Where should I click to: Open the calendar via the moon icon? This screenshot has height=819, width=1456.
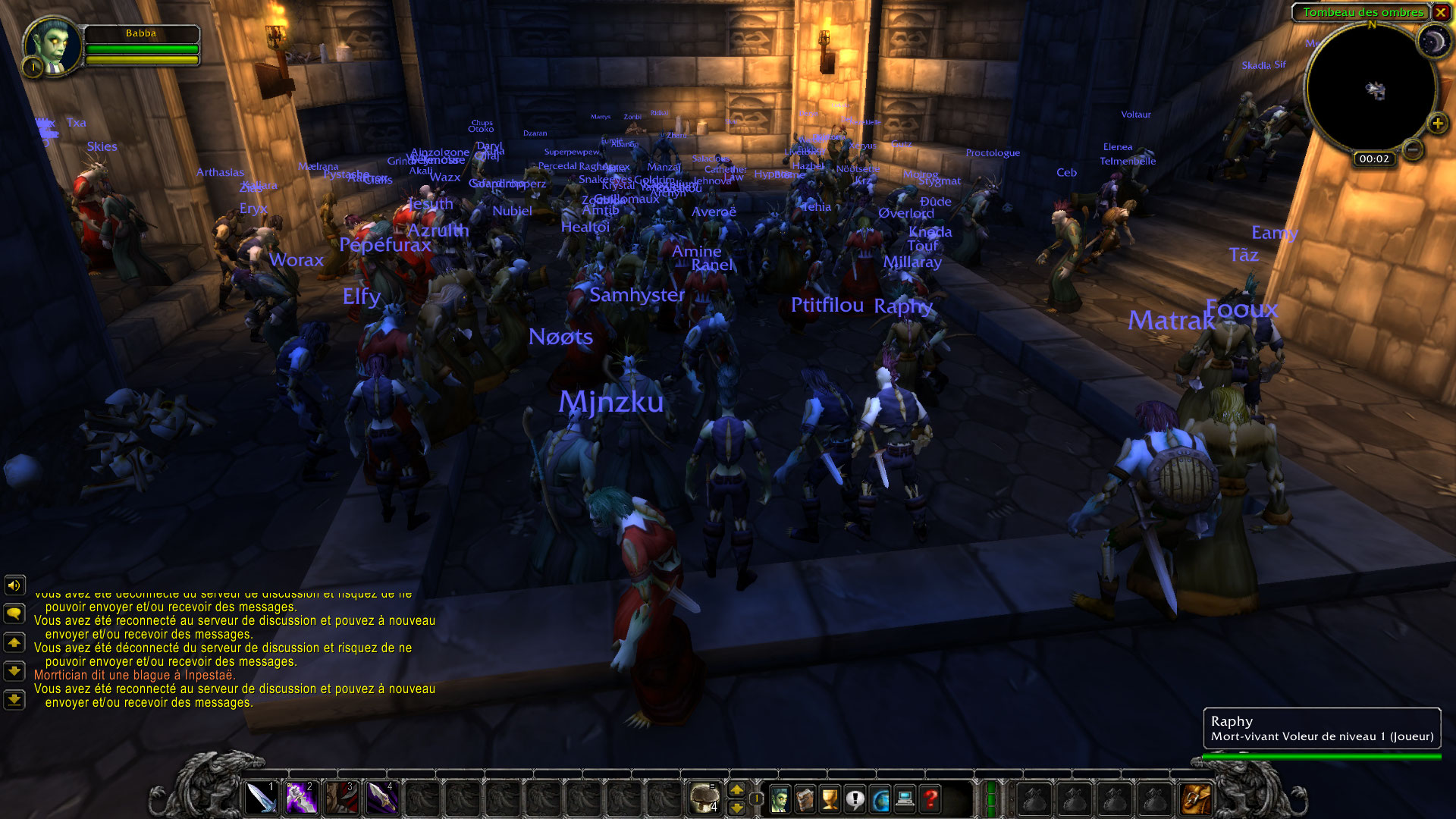[1432, 42]
